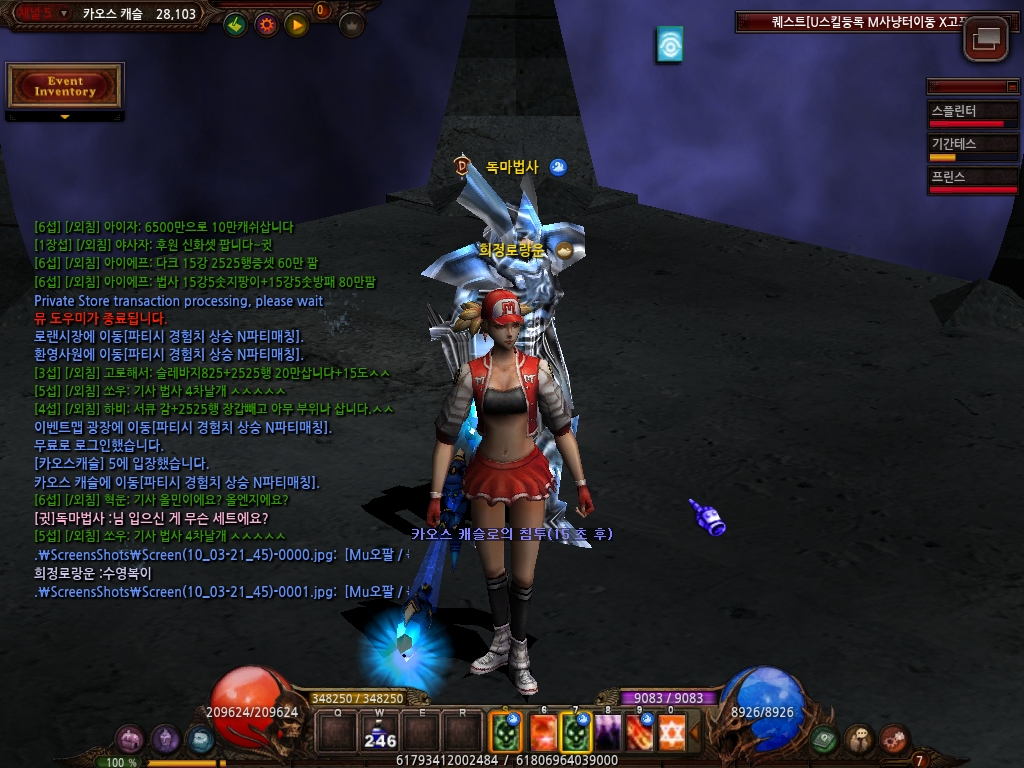The width and height of the screenshot is (1024, 768).
Task: Open the Event Inventory
Action: 65,86
